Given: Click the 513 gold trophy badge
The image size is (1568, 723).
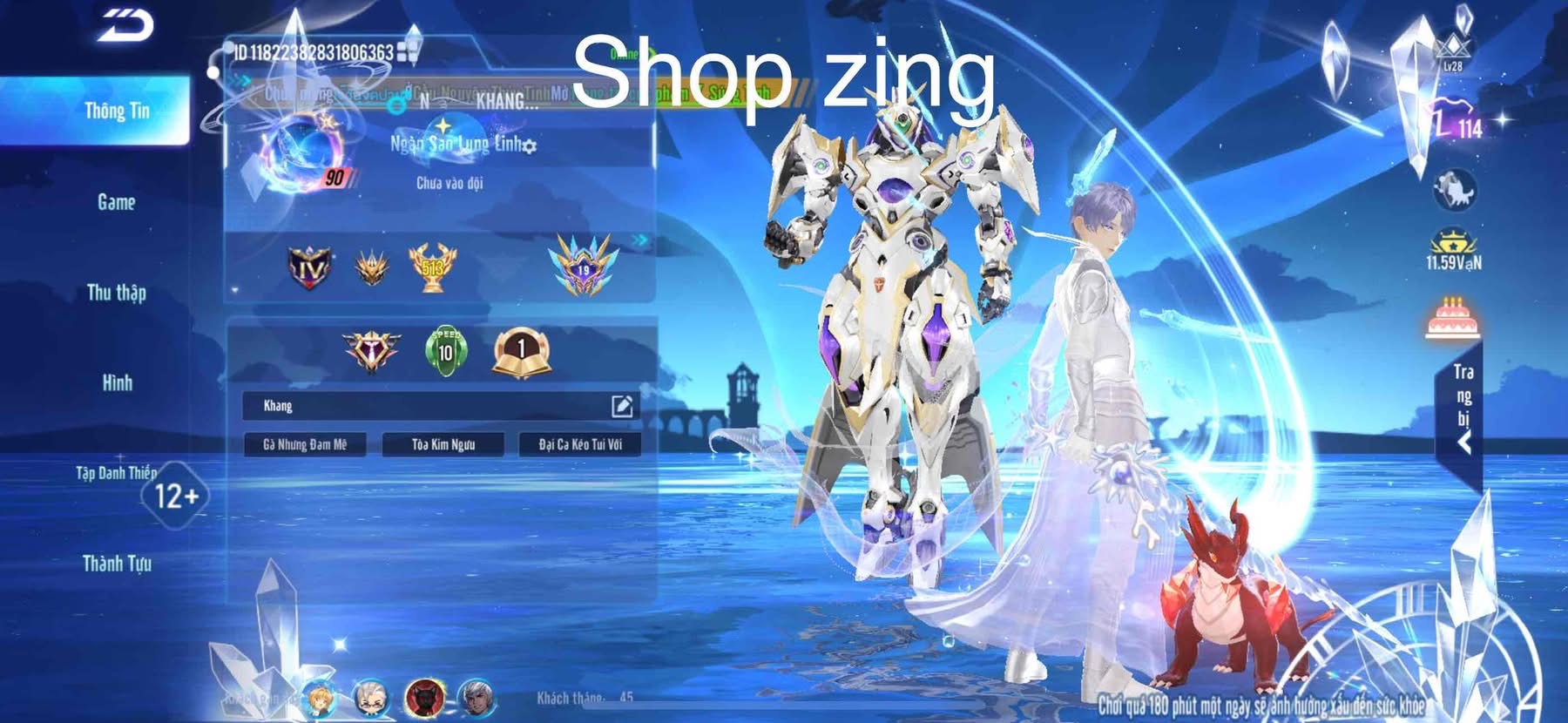Looking at the screenshot, I should click(x=432, y=267).
